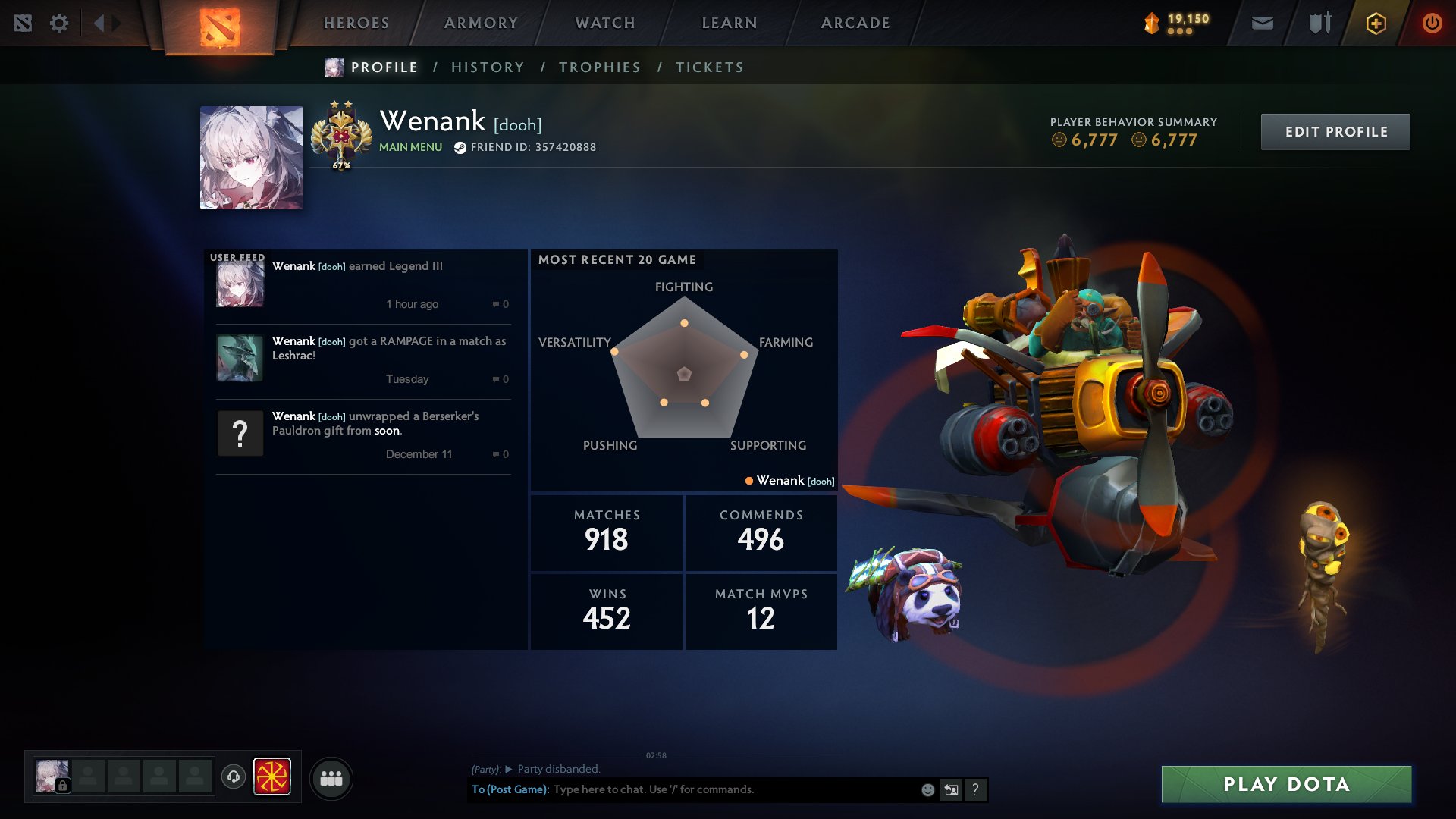
Task: Click the EDIT PROFILE button
Action: pyautogui.click(x=1335, y=131)
